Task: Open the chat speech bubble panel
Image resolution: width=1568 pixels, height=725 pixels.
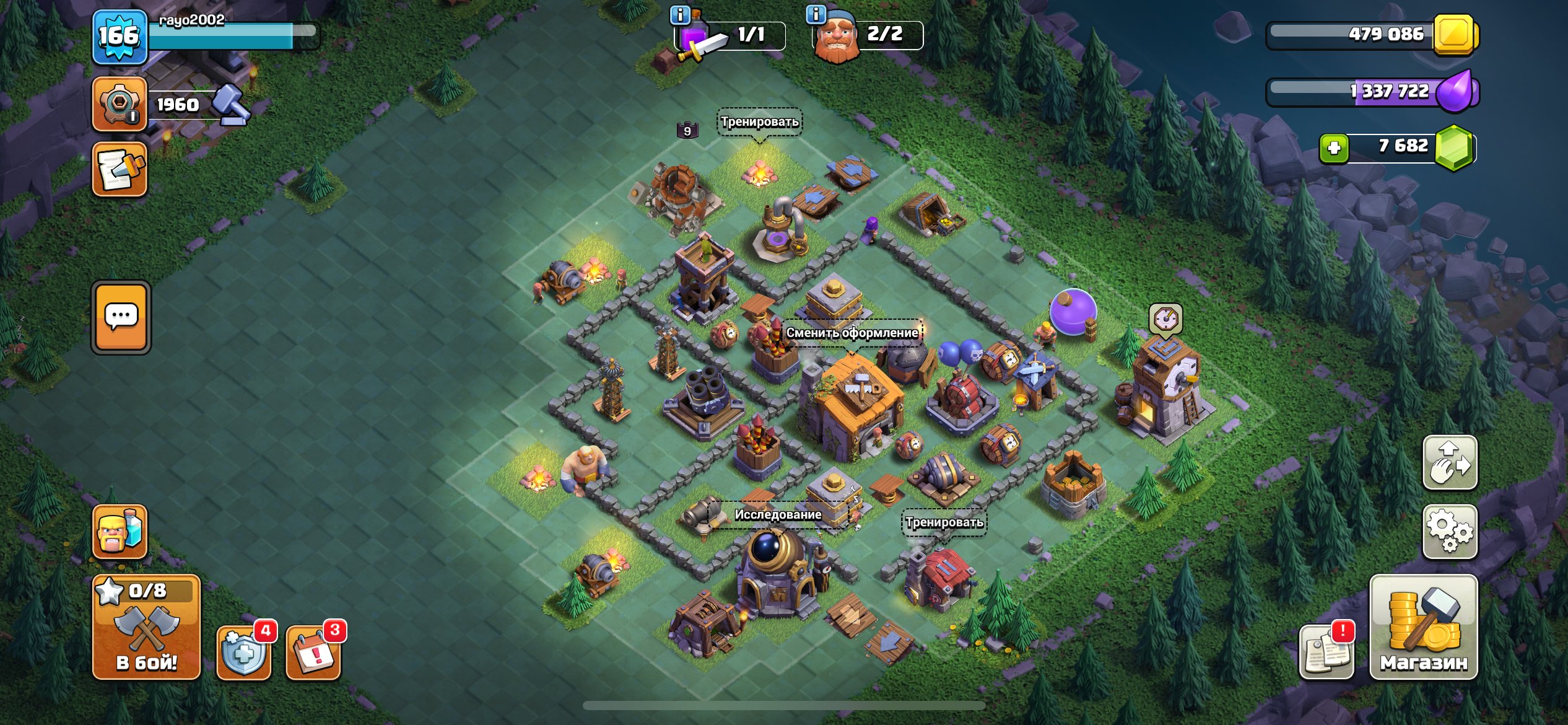Action: click(121, 317)
